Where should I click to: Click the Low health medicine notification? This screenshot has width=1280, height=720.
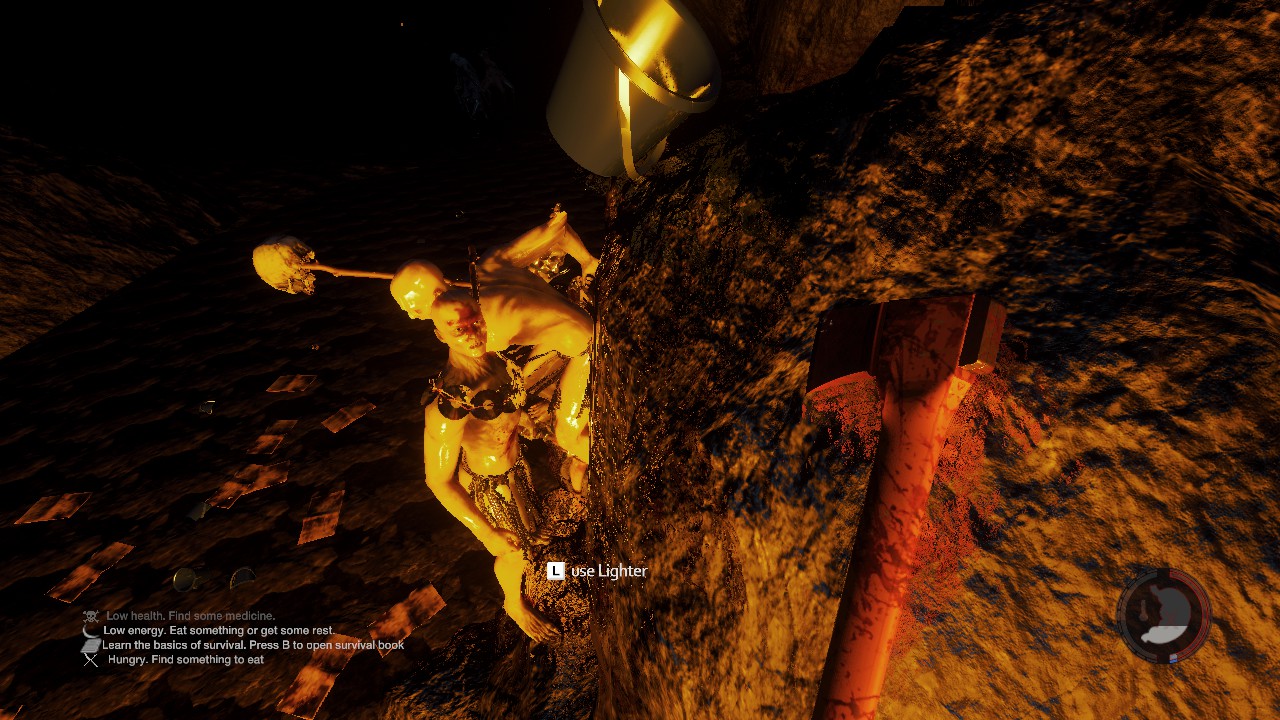[190, 616]
